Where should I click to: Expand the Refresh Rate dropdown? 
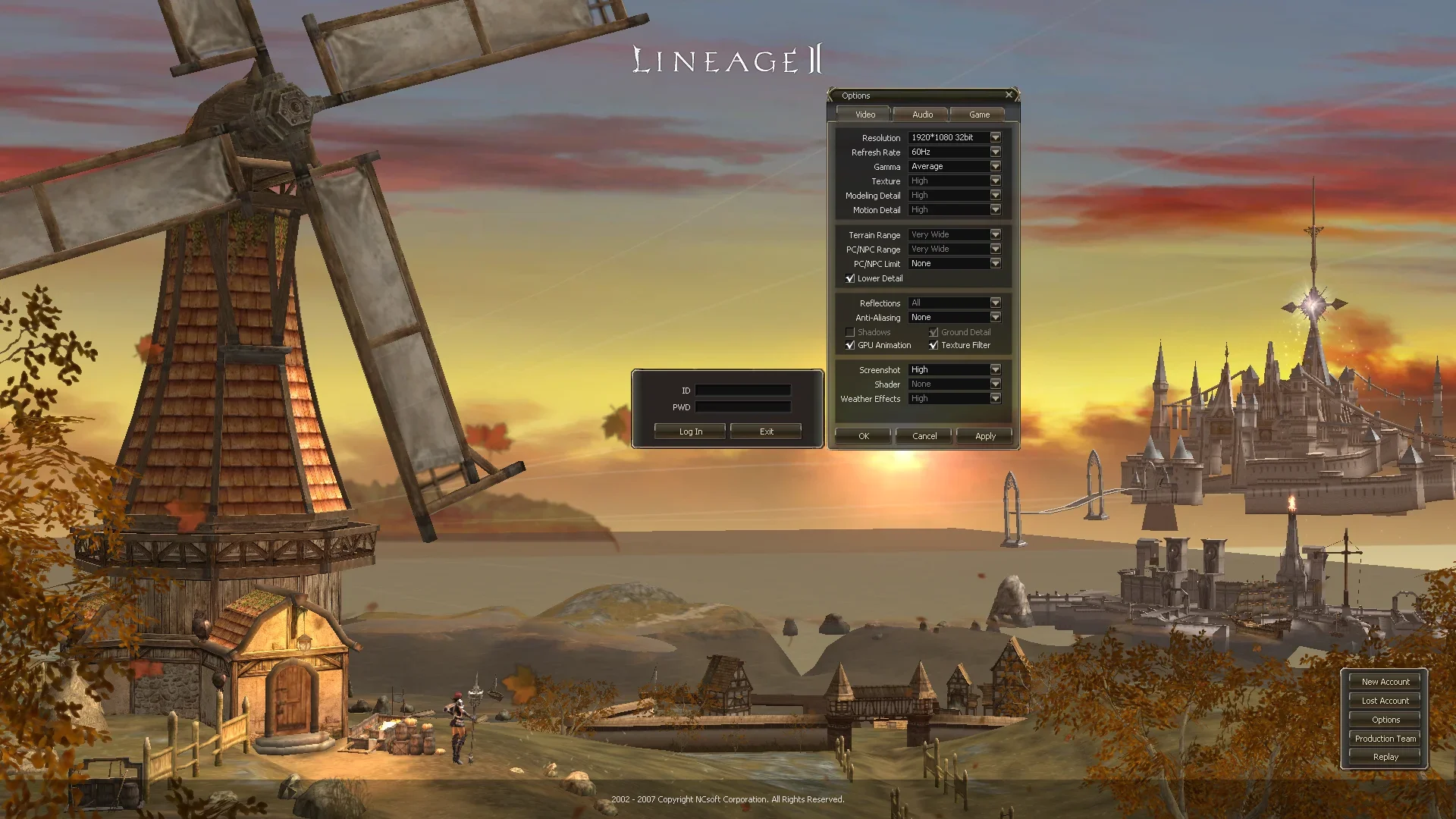(x=995, y=152)
